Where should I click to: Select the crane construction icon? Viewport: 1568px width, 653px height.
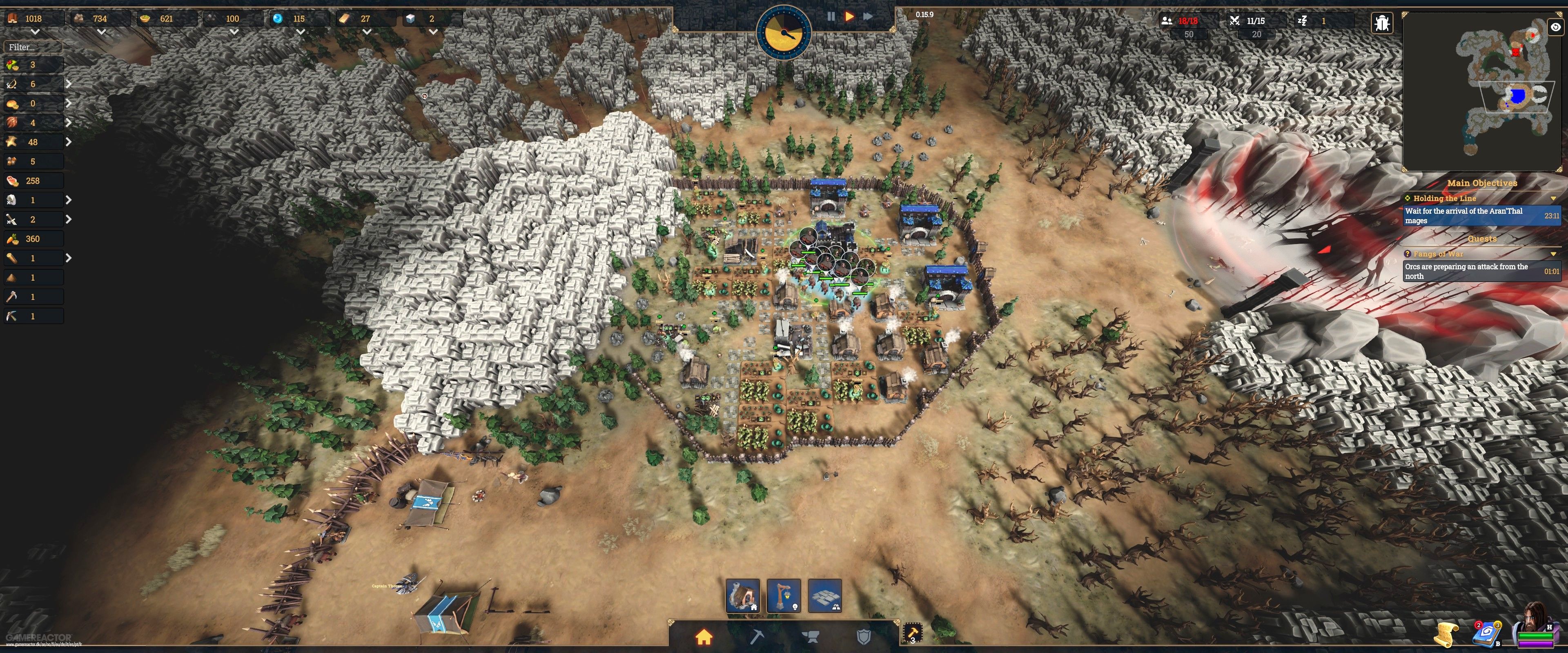(784, 596)
